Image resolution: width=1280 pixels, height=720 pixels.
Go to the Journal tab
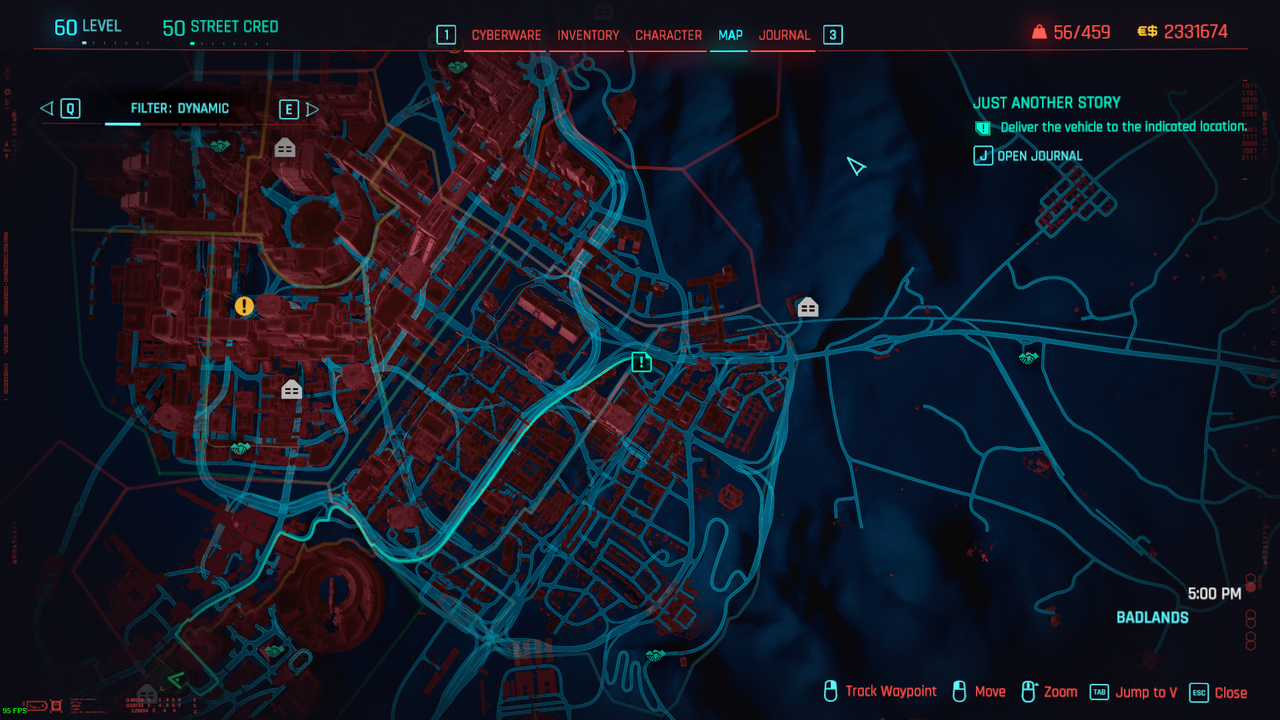click(x=784, y=35)
